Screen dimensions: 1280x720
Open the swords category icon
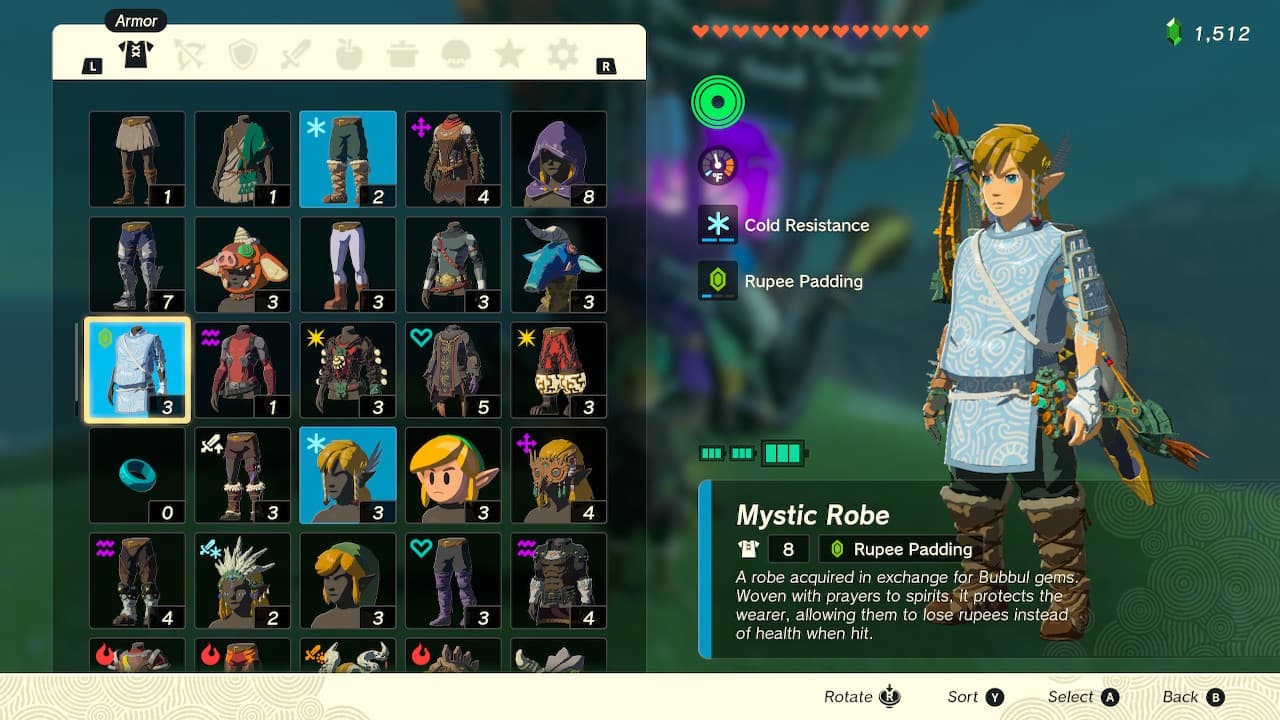pos(296,56)
